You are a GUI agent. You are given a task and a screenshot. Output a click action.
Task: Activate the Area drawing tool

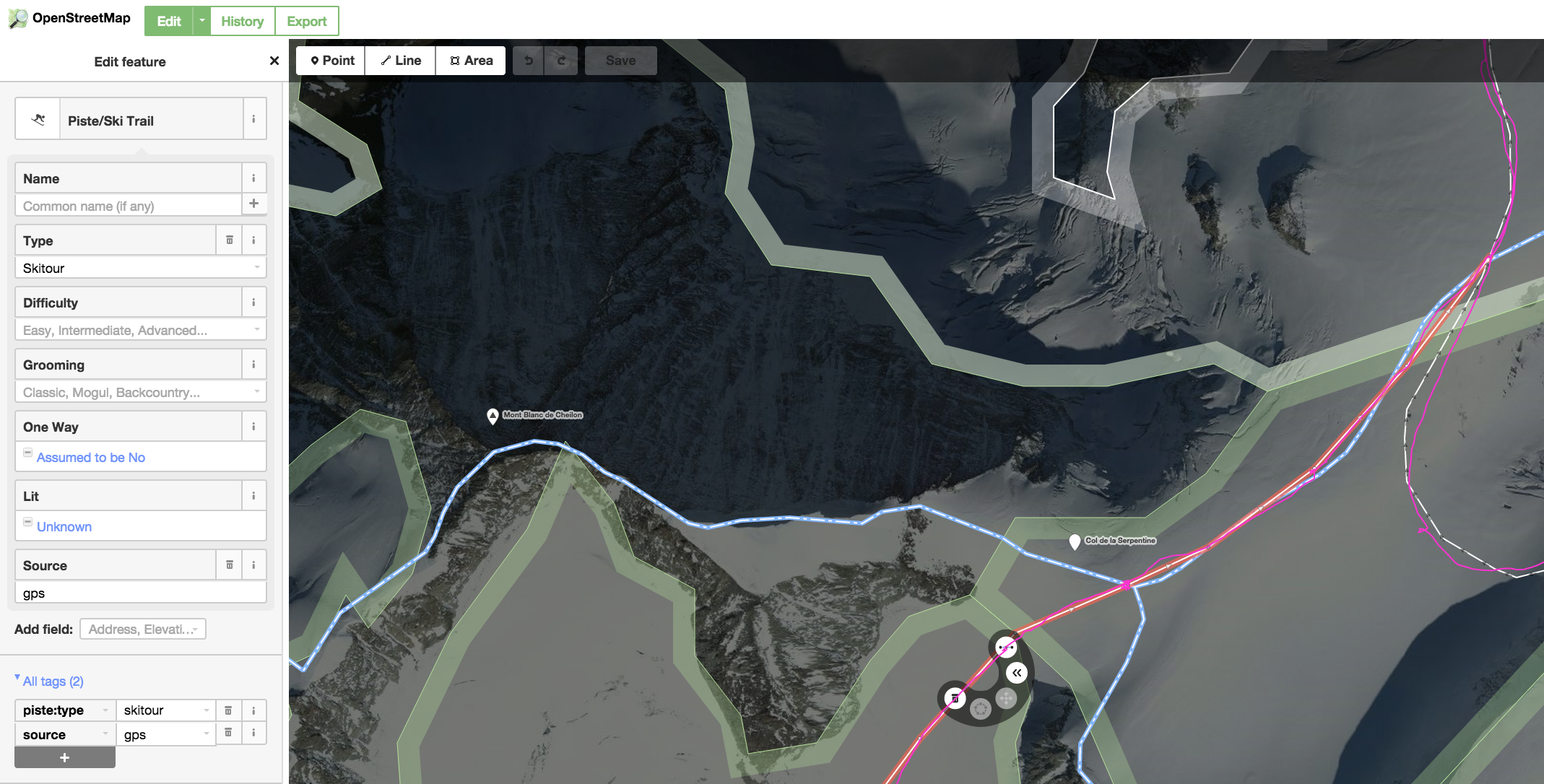(471, 61)
